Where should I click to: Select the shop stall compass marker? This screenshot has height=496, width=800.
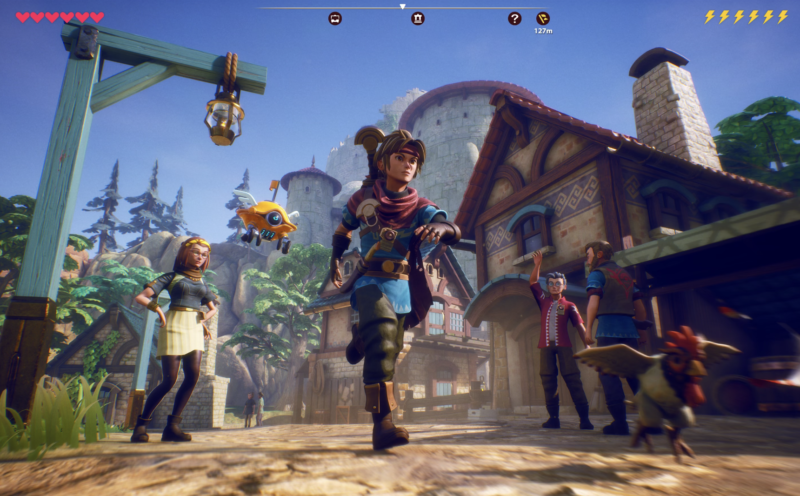coord(335,18)
